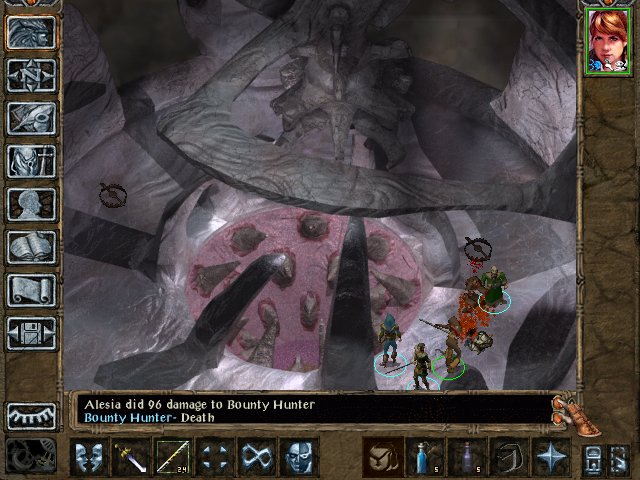The height and width of the screenshot is (480, 640).
Task: Show the character record sheet
Action: point(31,204)
